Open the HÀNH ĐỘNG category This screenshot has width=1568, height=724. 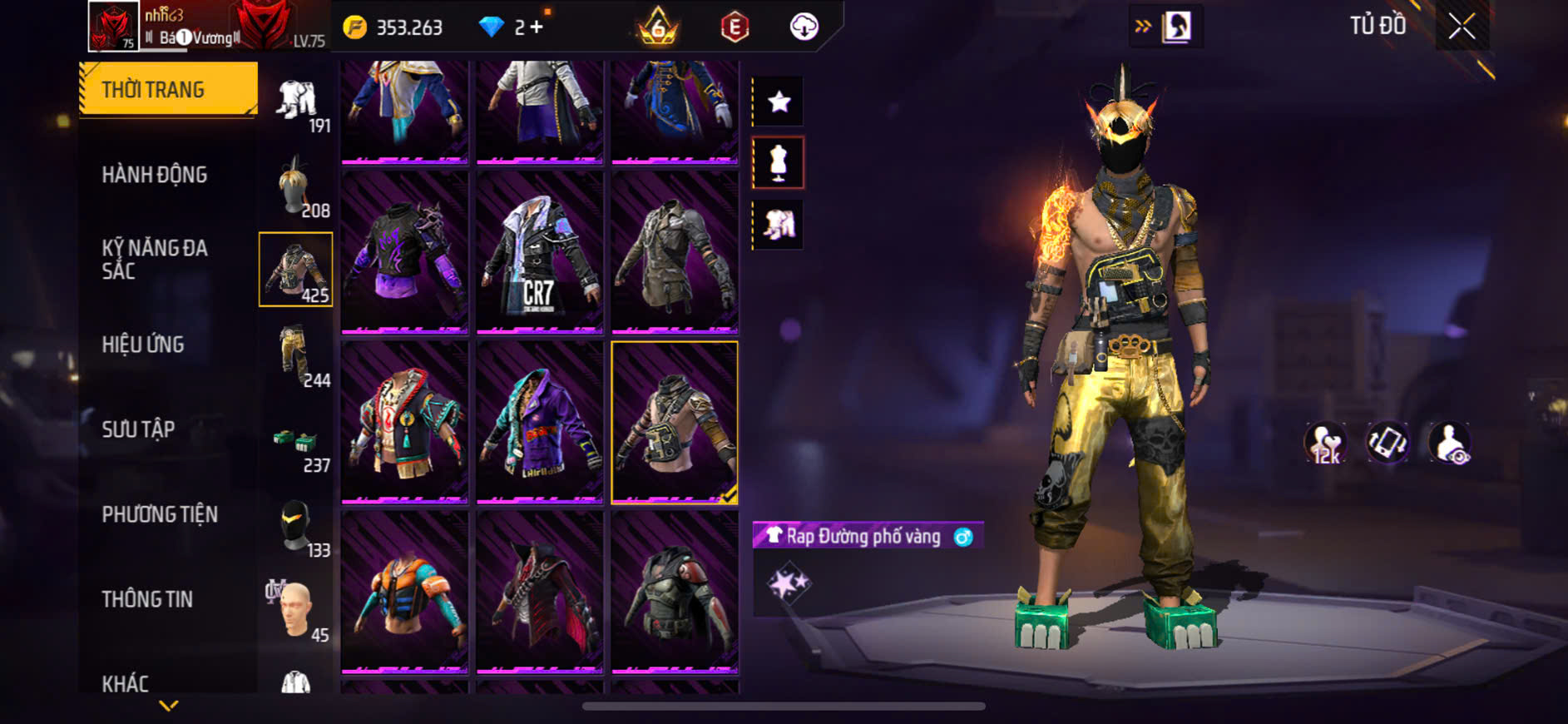(x=155, y=175)
